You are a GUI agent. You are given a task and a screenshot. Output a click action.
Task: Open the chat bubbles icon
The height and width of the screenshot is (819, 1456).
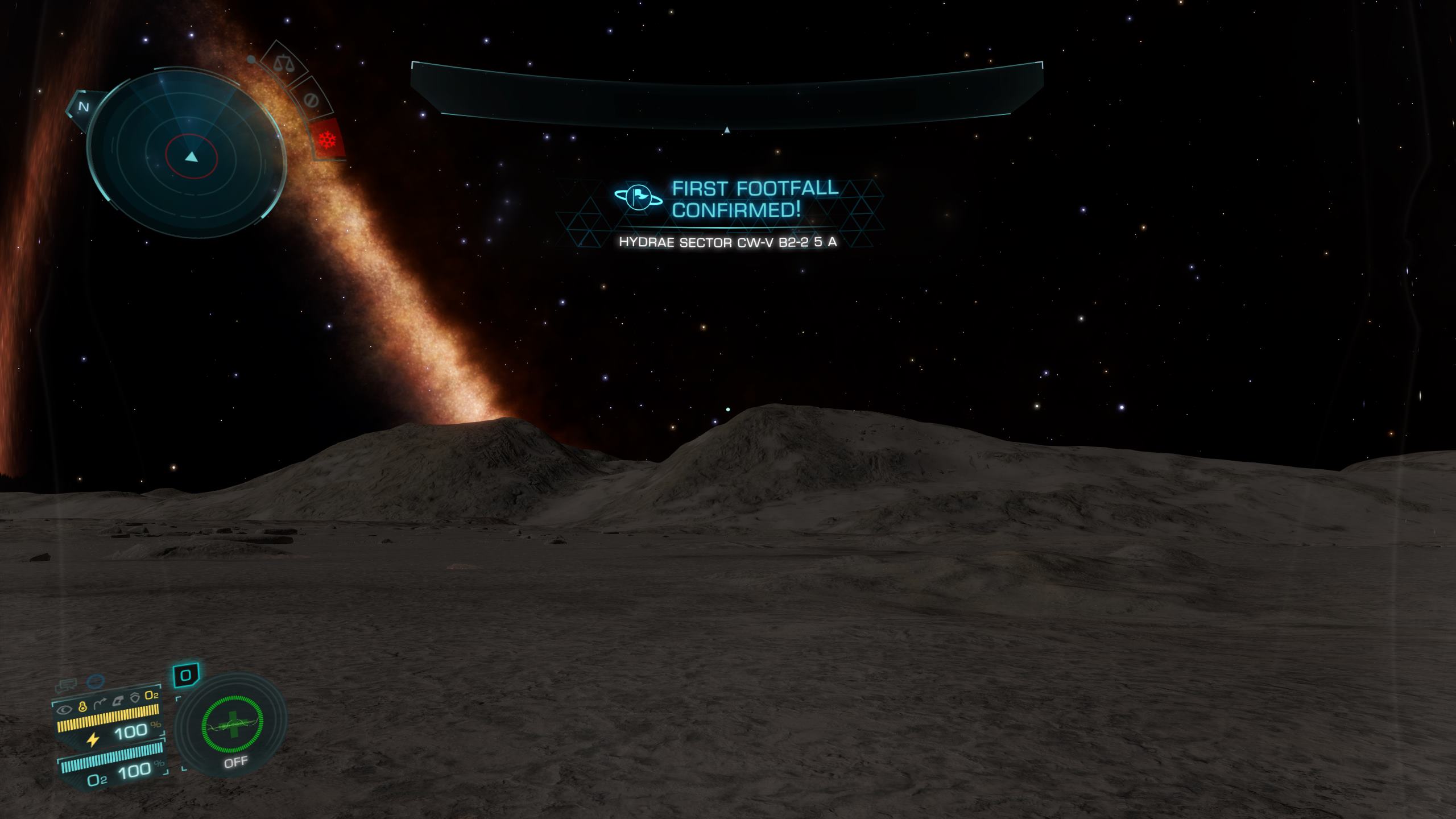pos(65,685)
